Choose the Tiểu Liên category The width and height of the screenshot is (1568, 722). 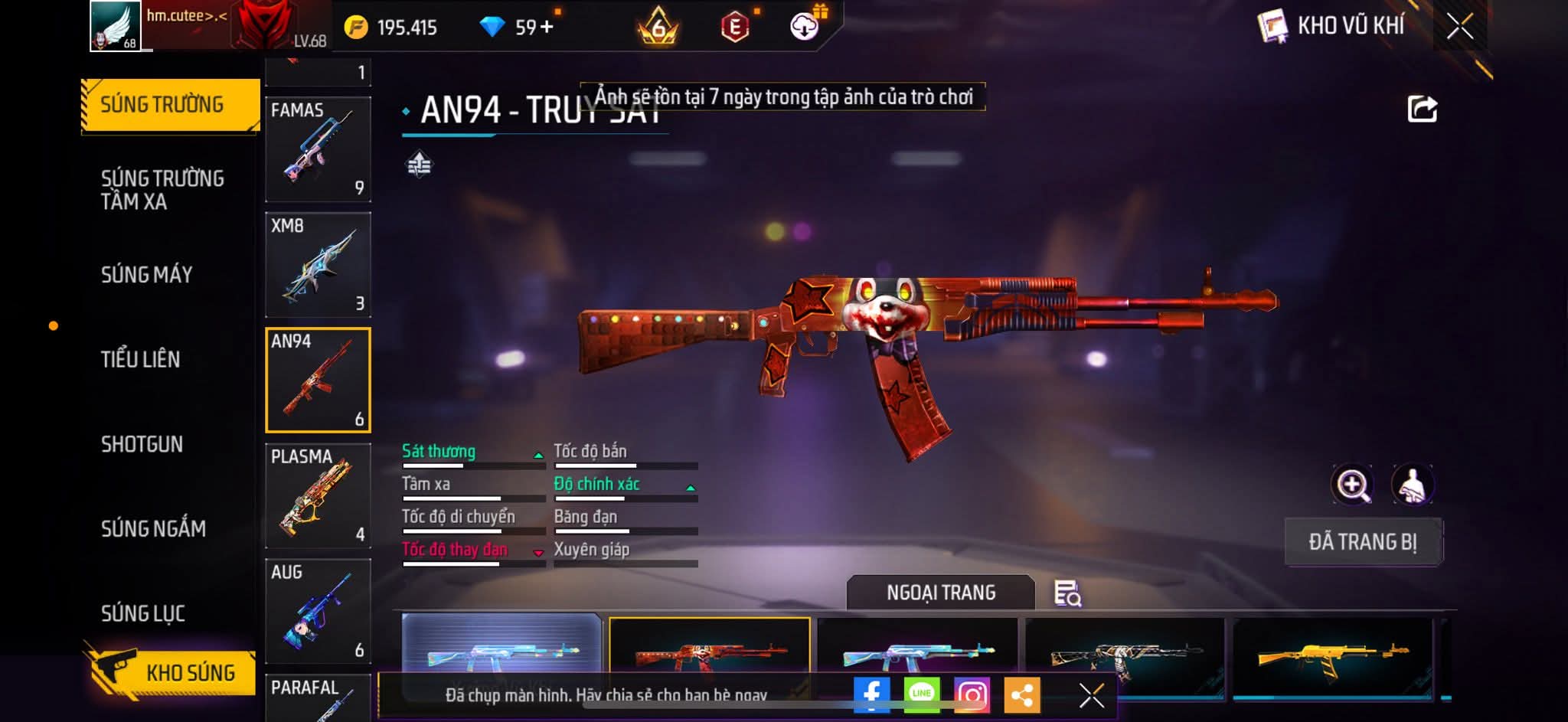tap(141, 359)
